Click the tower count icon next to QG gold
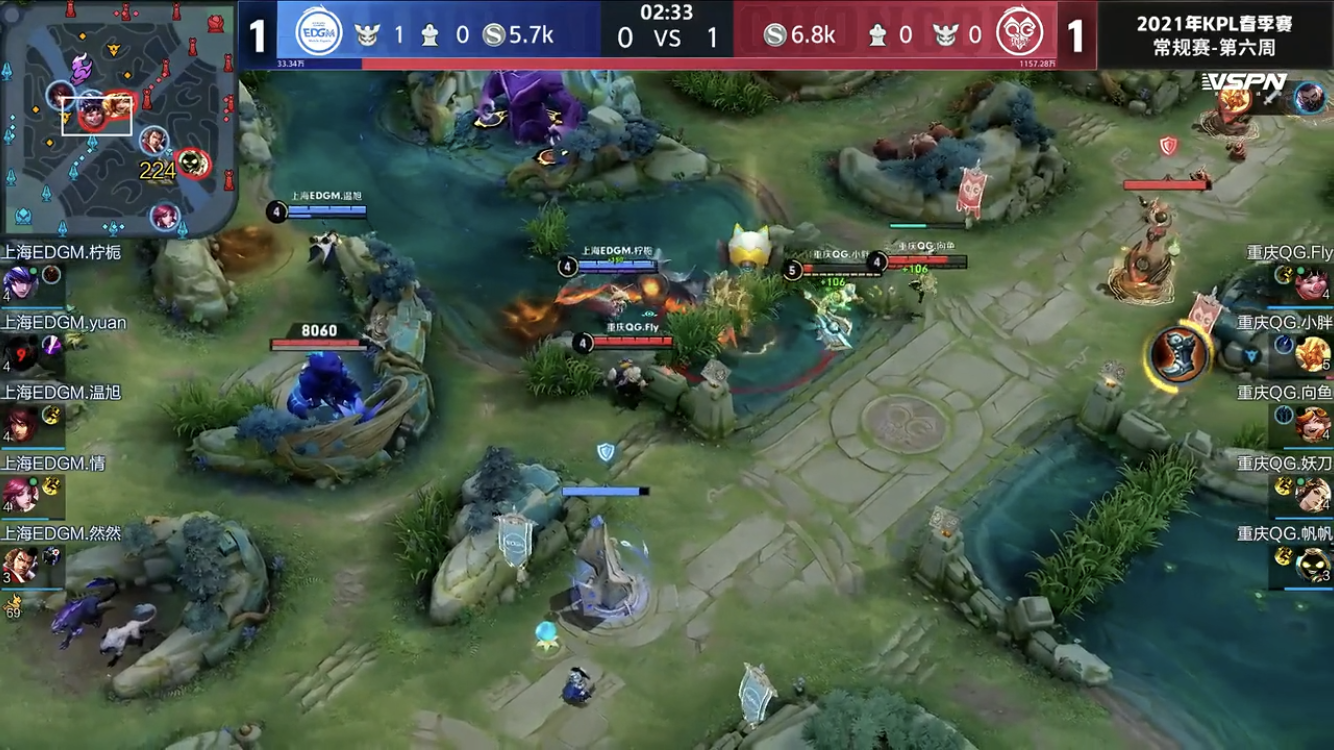 (878, 33)
